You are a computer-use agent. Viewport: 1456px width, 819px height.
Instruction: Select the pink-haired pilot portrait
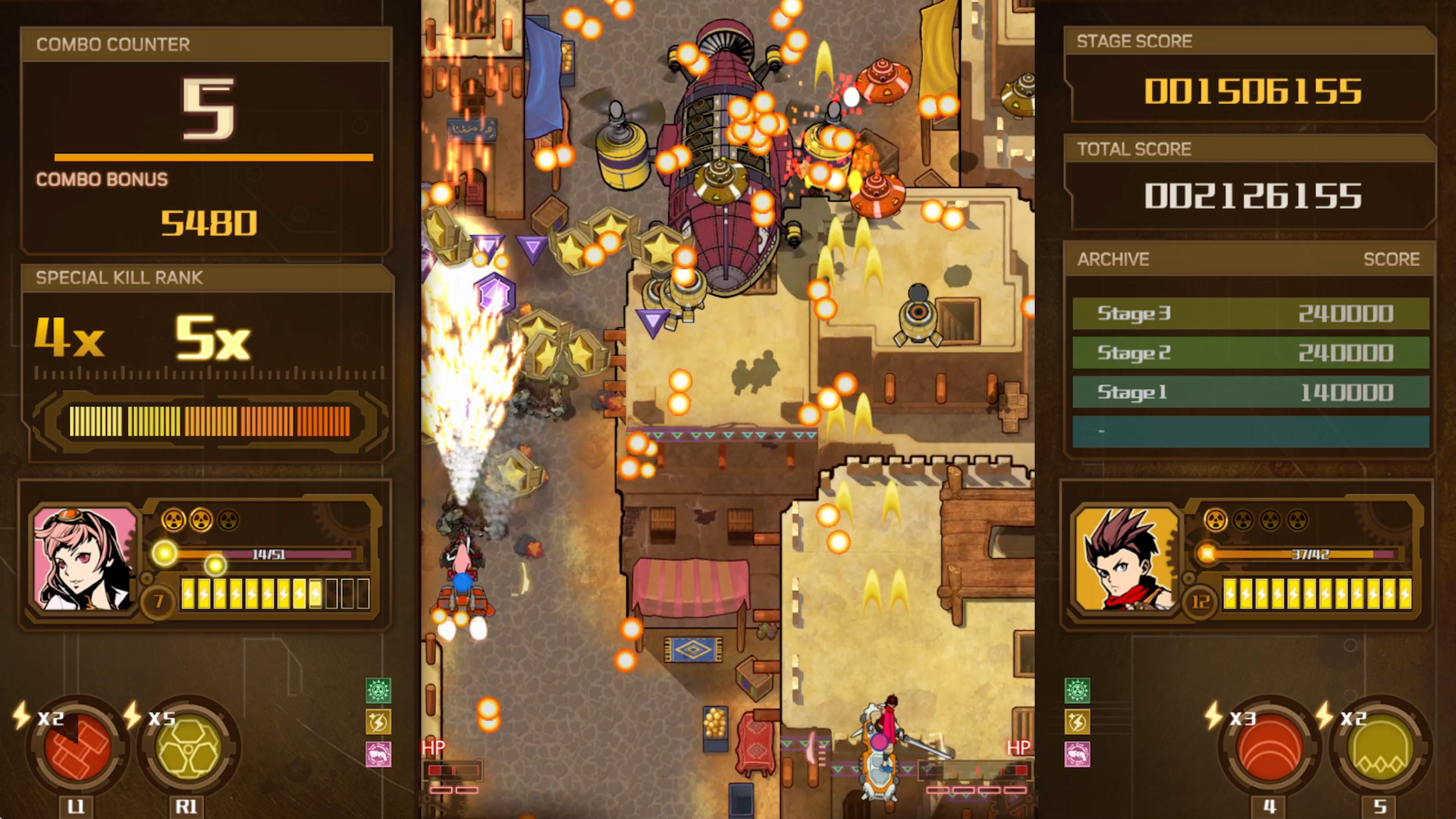point(84,559)
